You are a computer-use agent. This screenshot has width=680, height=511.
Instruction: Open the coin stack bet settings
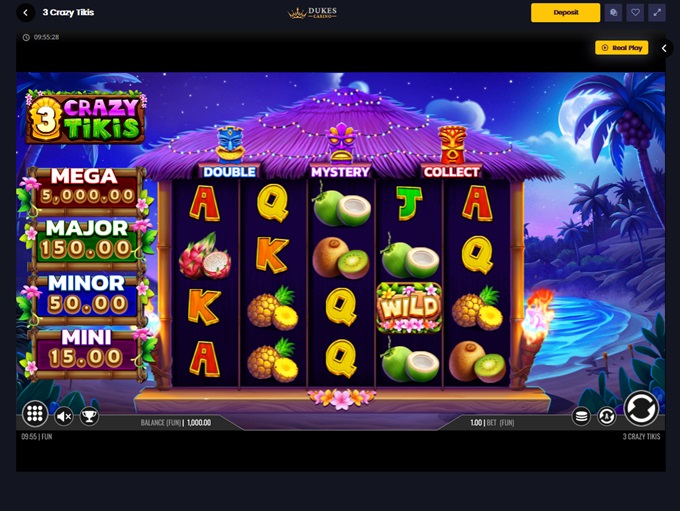(581, 416)
